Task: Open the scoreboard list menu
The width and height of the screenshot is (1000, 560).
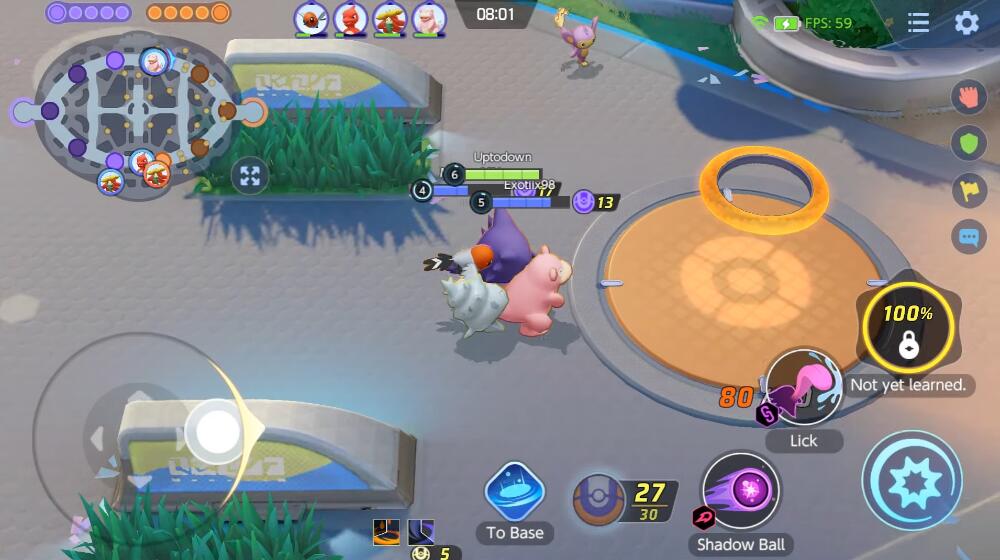Action: pyautogui.click(x=919, y=23)
